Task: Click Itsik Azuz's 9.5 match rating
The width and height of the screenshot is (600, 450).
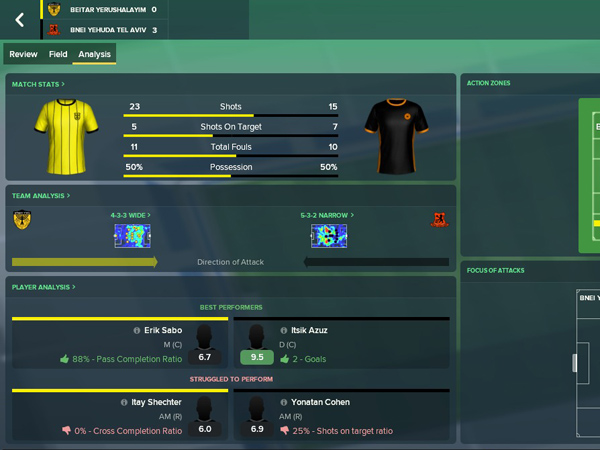Action: pos(257,357)
